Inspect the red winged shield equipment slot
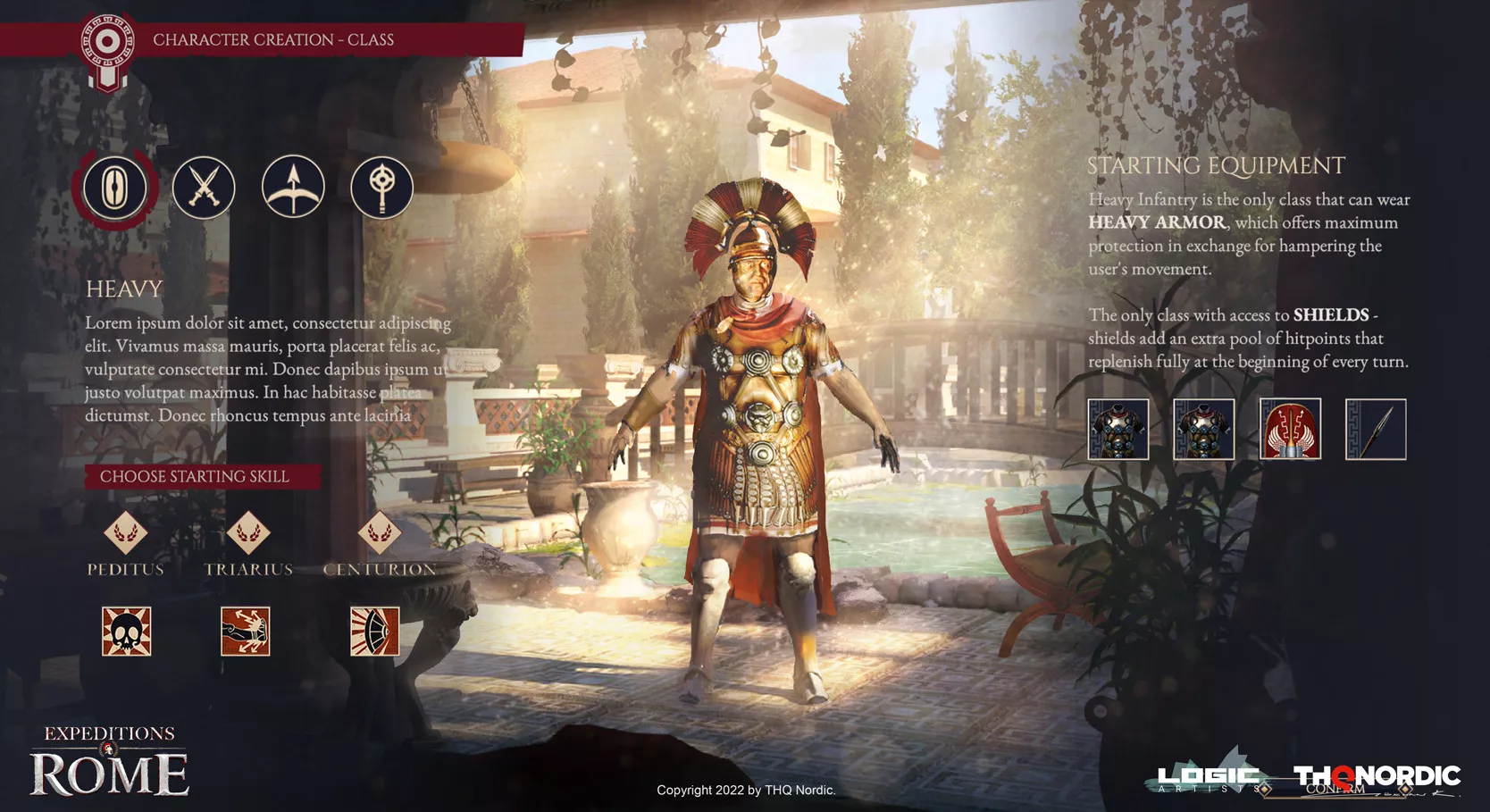The height and width of the screenshot is (812, 1490). (1290, 430)
